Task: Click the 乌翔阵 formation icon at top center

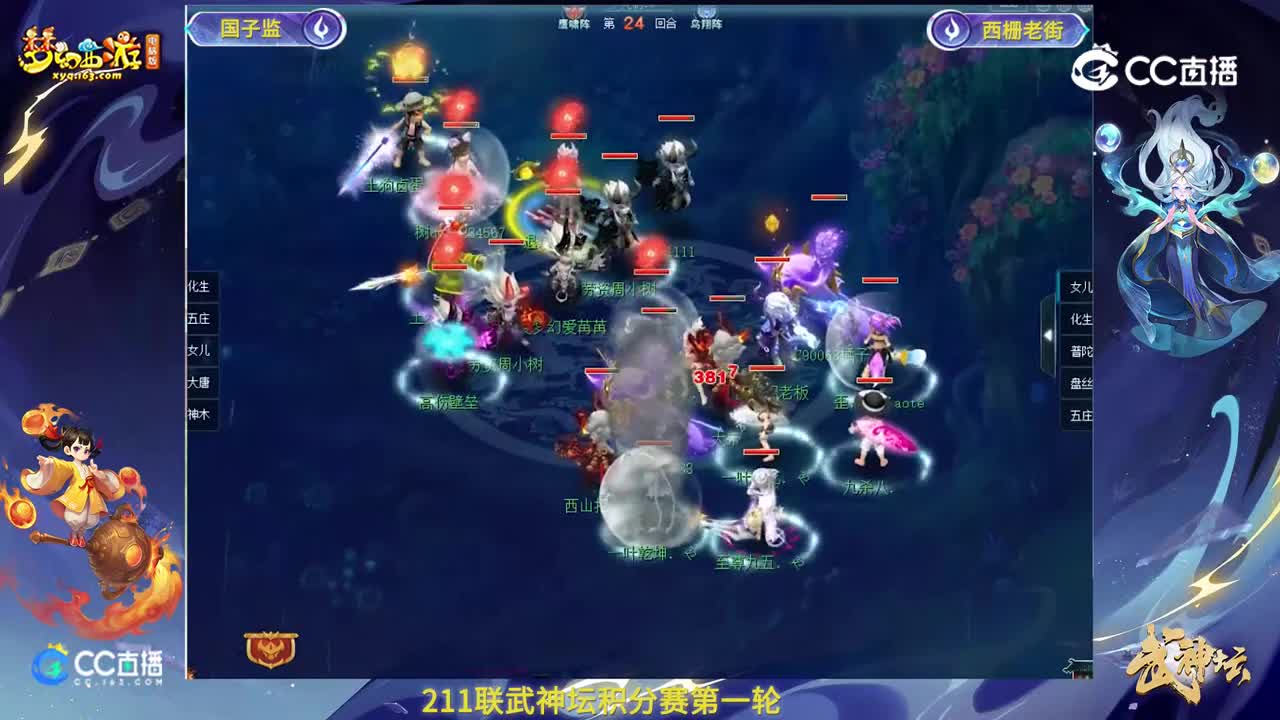Action: (705, 11)
